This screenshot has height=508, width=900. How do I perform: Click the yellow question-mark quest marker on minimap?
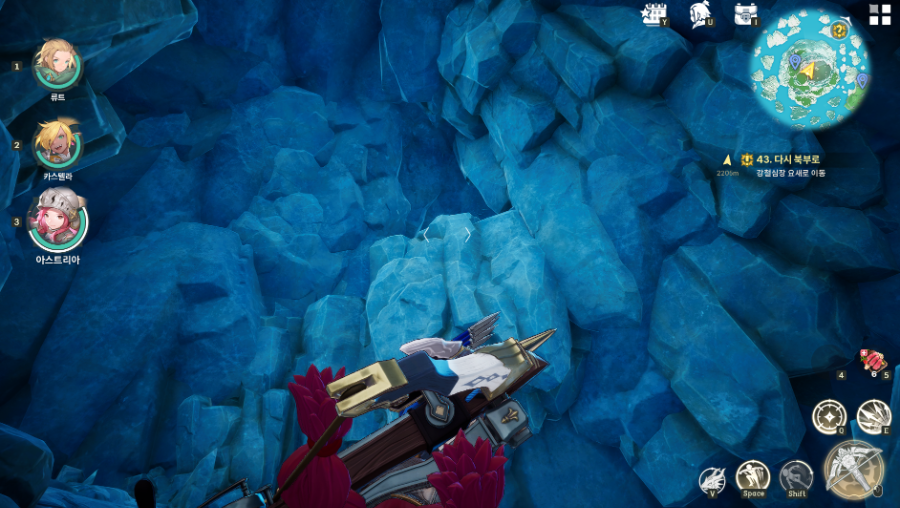(839, 31)
